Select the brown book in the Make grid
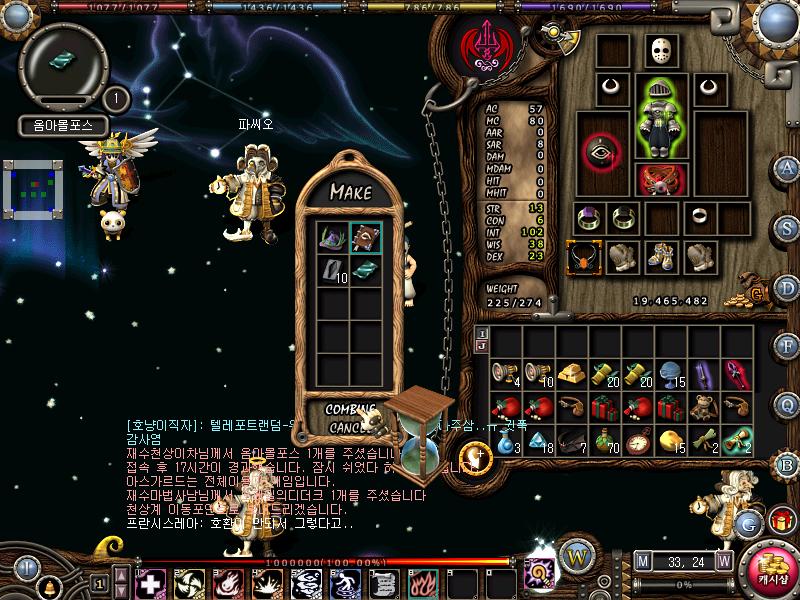Viewport: 800px width, 600px height. pos(365,238)
